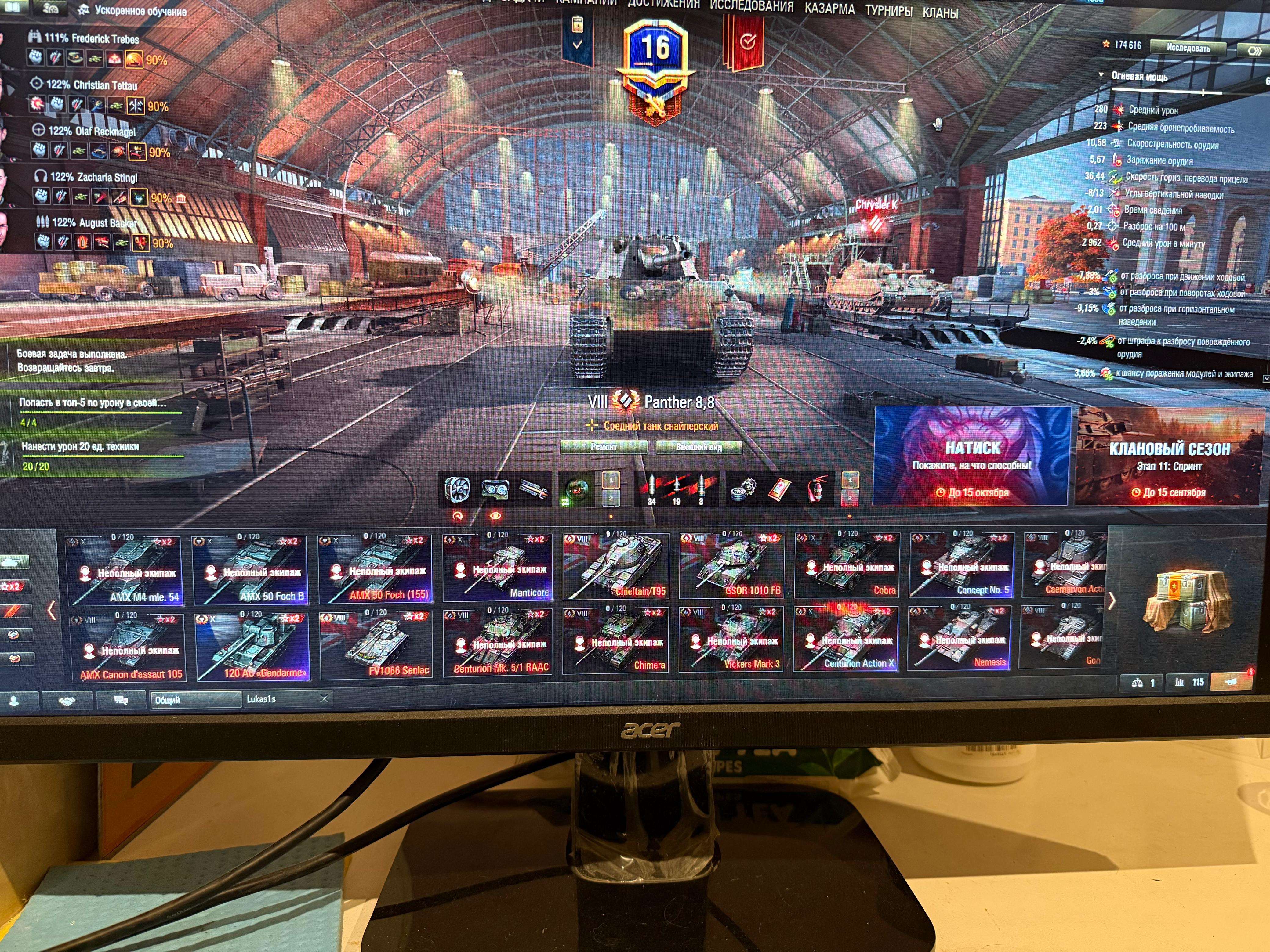This screenshot has height=952, width=1270.
Task: Choose the GSOR 1010 FB tank
Action: 731,566
